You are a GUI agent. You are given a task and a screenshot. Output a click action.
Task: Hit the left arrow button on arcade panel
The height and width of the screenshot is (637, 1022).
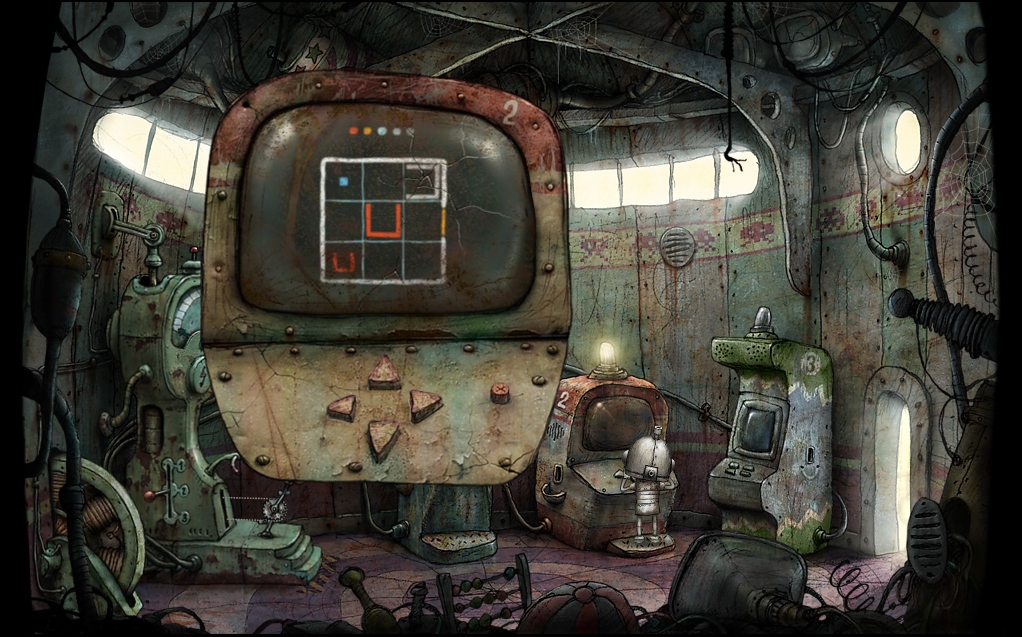tap(342, 407)
